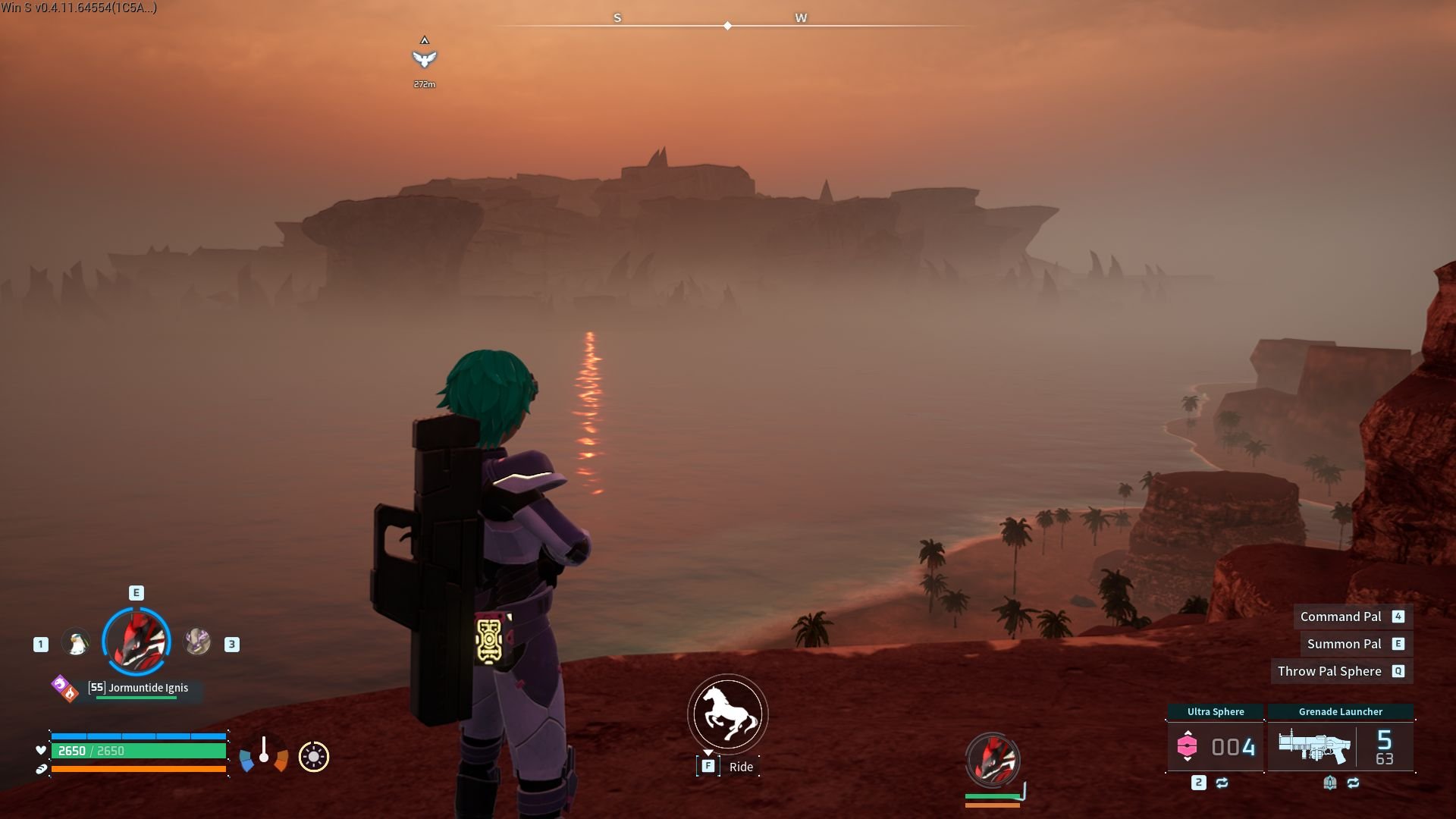Click the purple dragon element icon

[60, 684]
